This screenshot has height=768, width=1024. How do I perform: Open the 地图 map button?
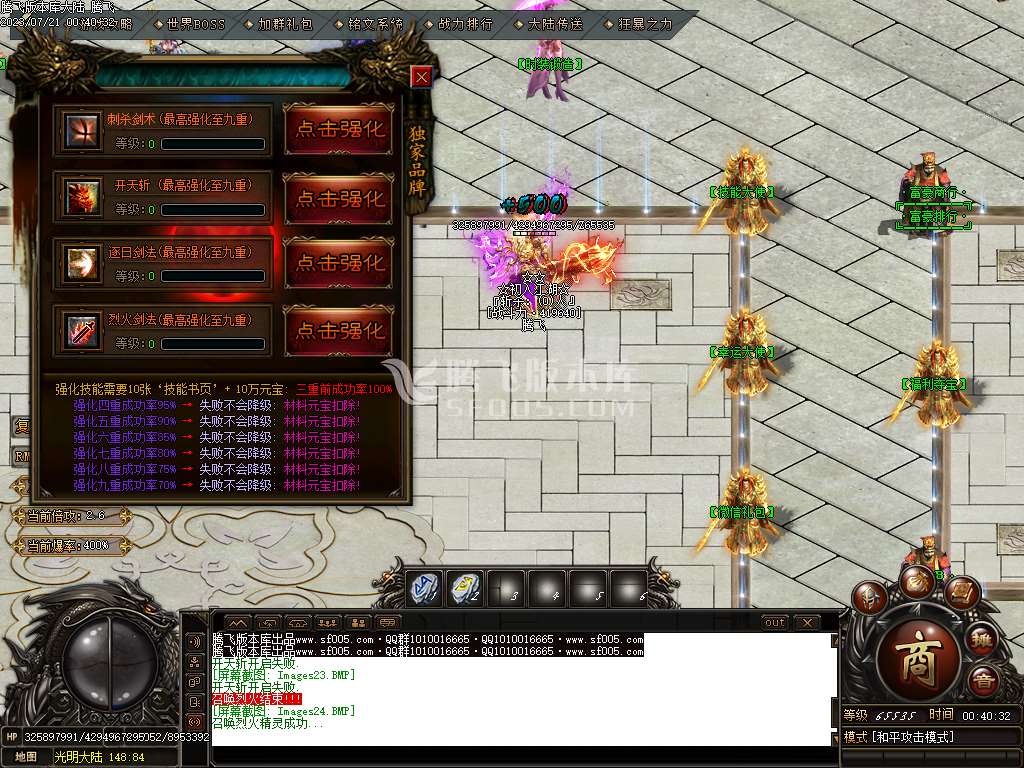click(25, 757)
